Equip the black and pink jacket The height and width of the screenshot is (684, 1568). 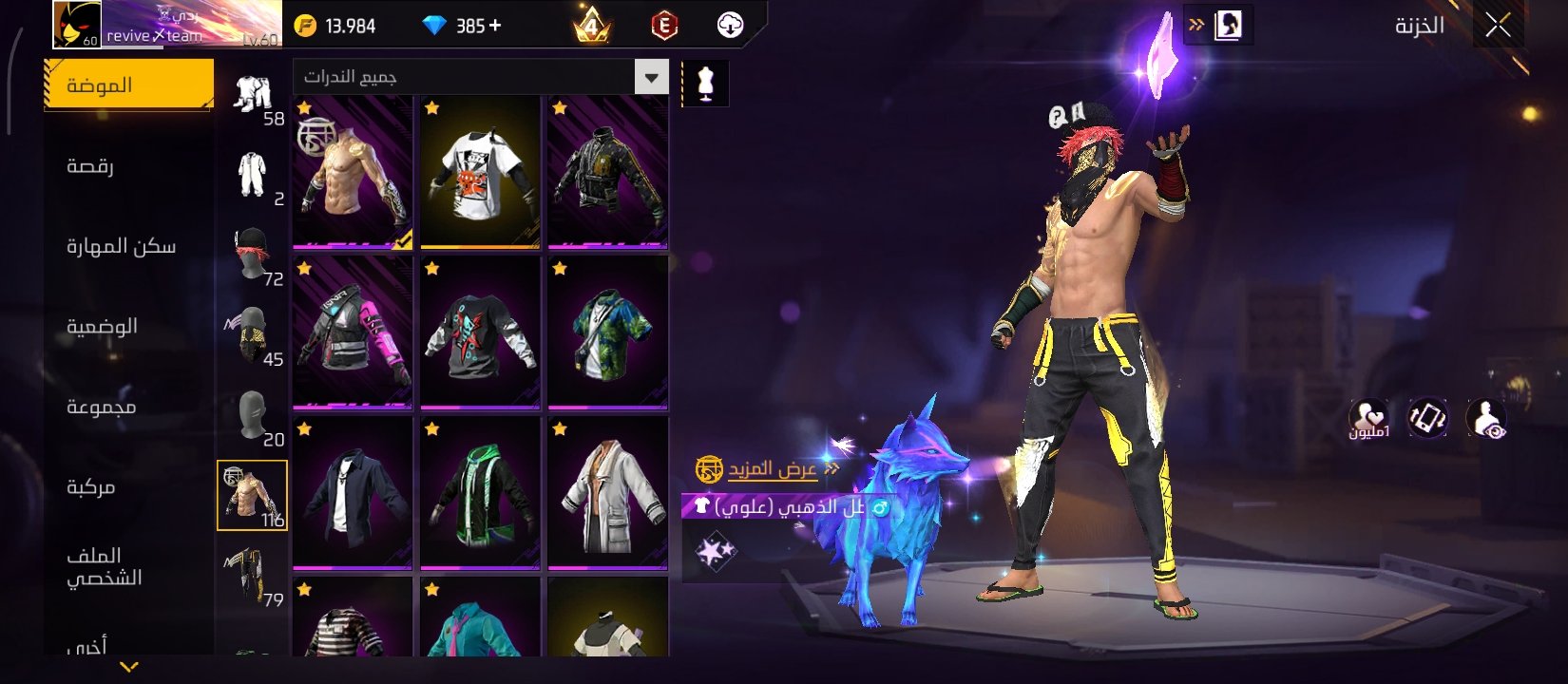coord(353,333)
